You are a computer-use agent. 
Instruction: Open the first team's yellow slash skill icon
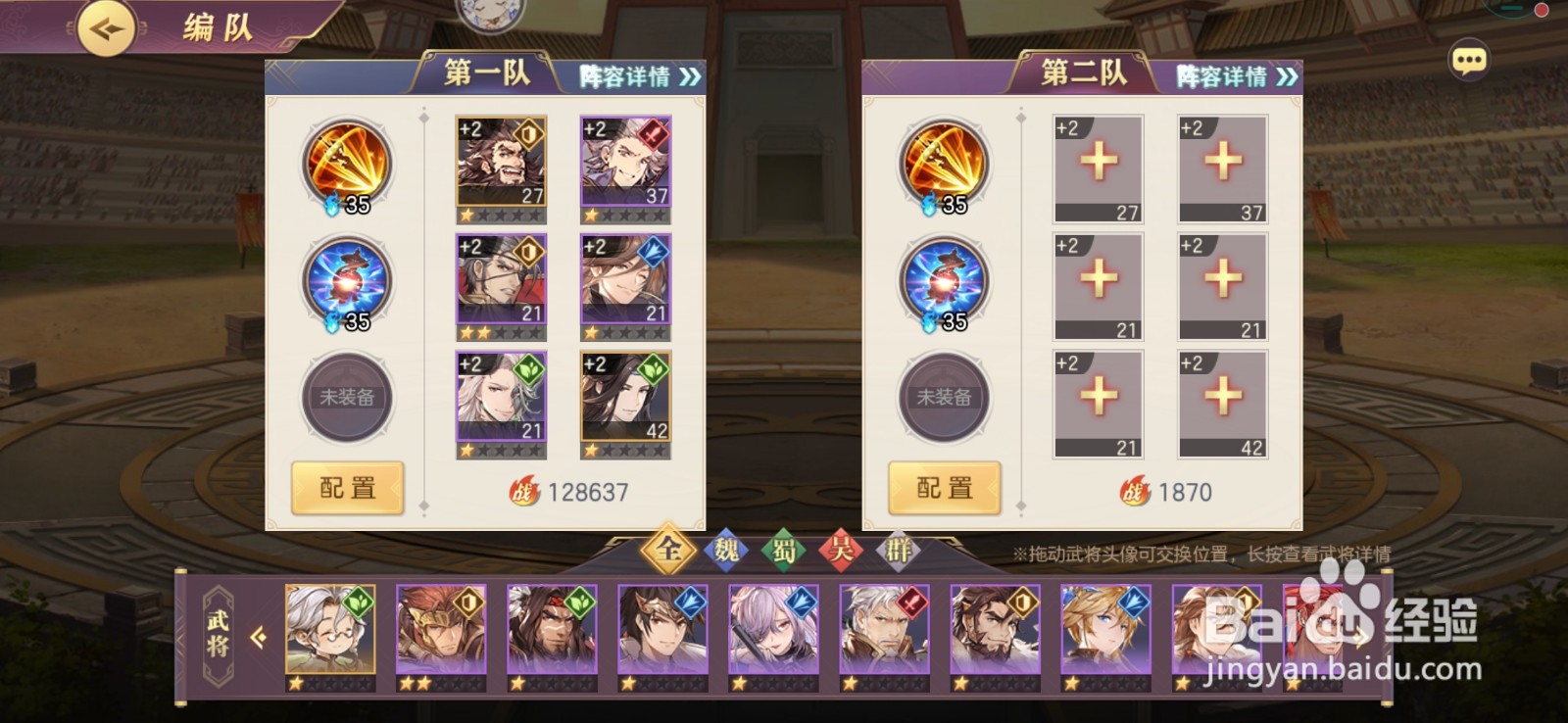click(x=346, y=167)
